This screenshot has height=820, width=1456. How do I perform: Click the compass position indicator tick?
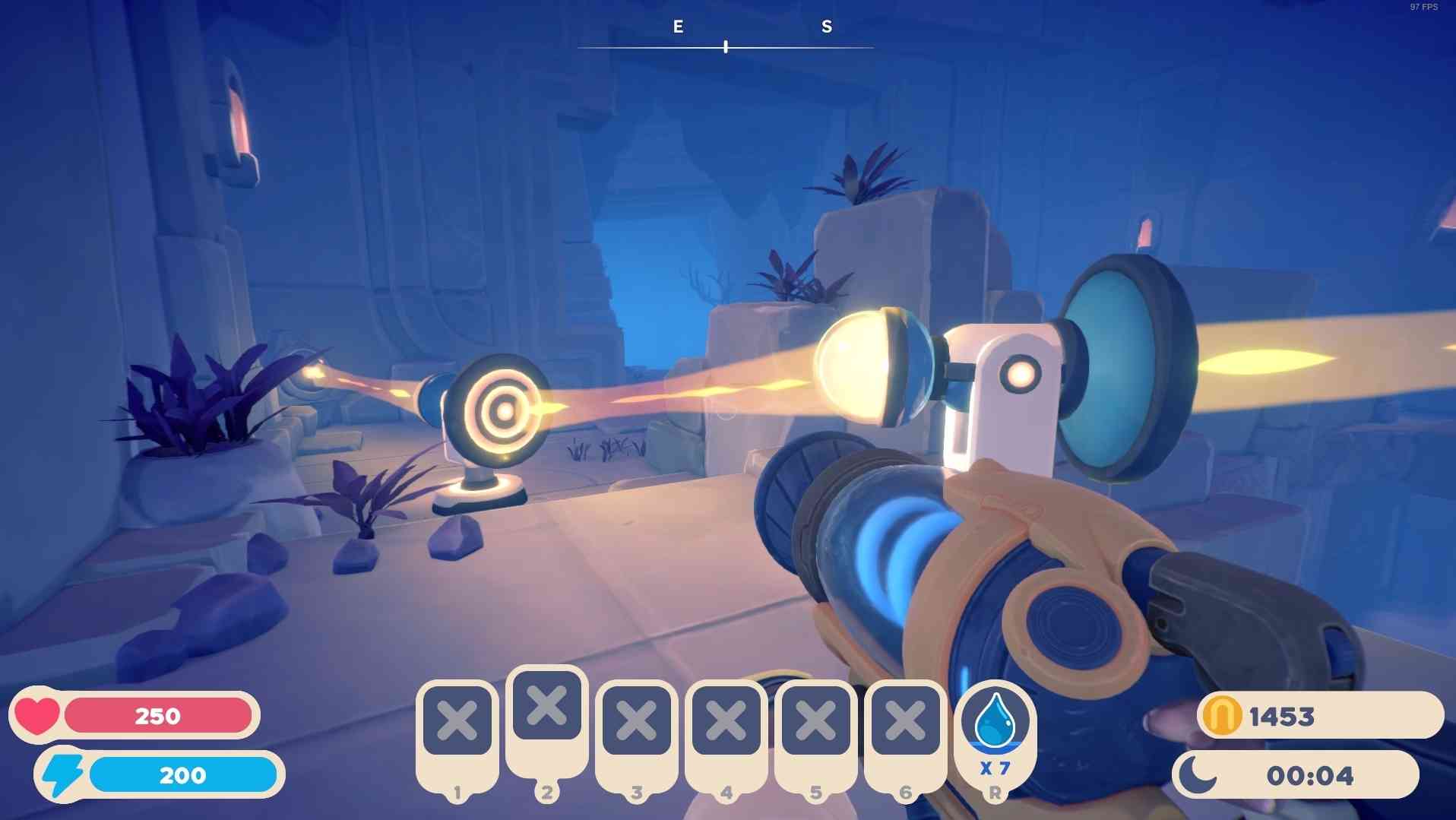[725, 46]
